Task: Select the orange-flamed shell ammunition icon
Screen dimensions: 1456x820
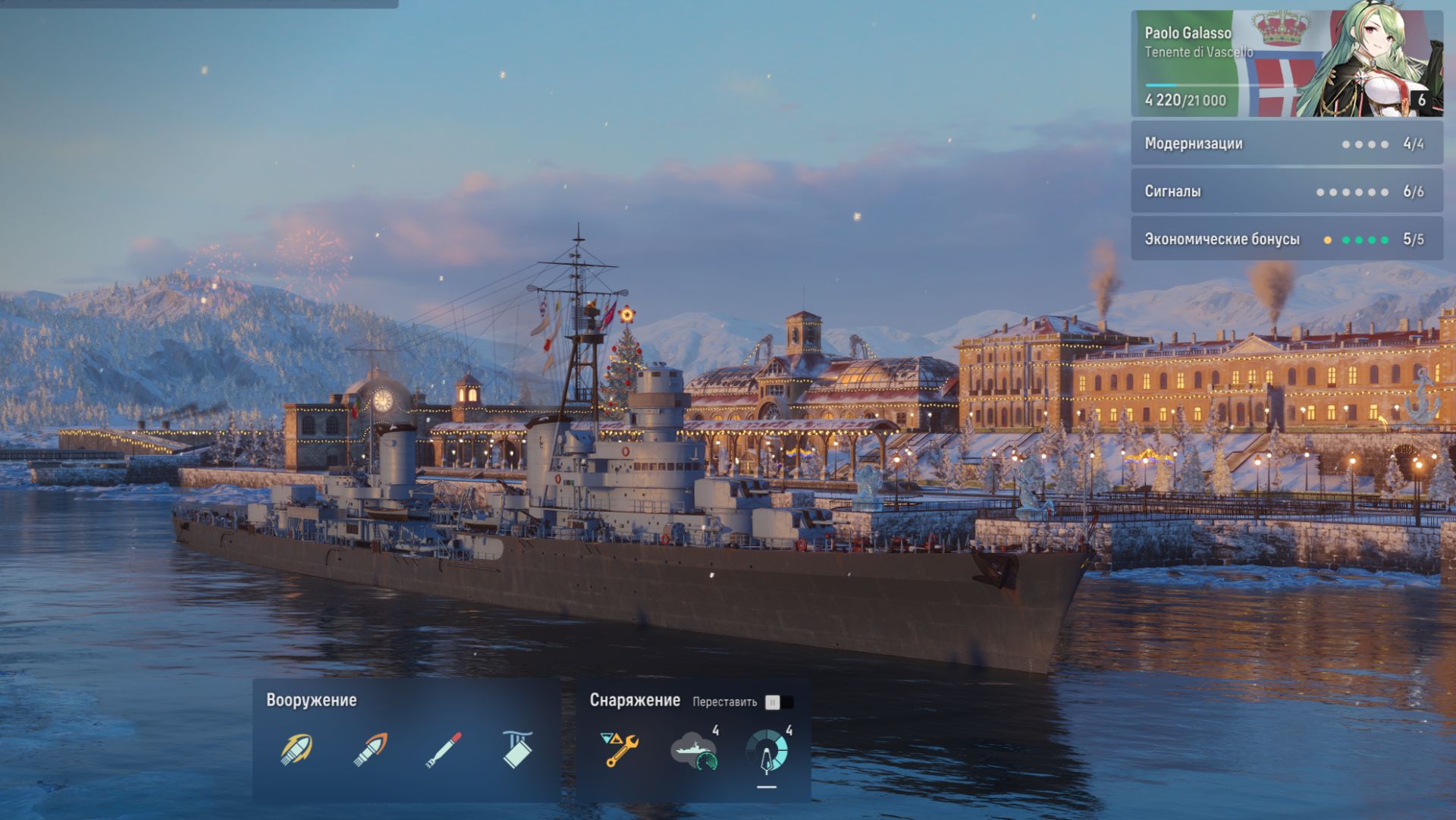Action: point(370,749)
